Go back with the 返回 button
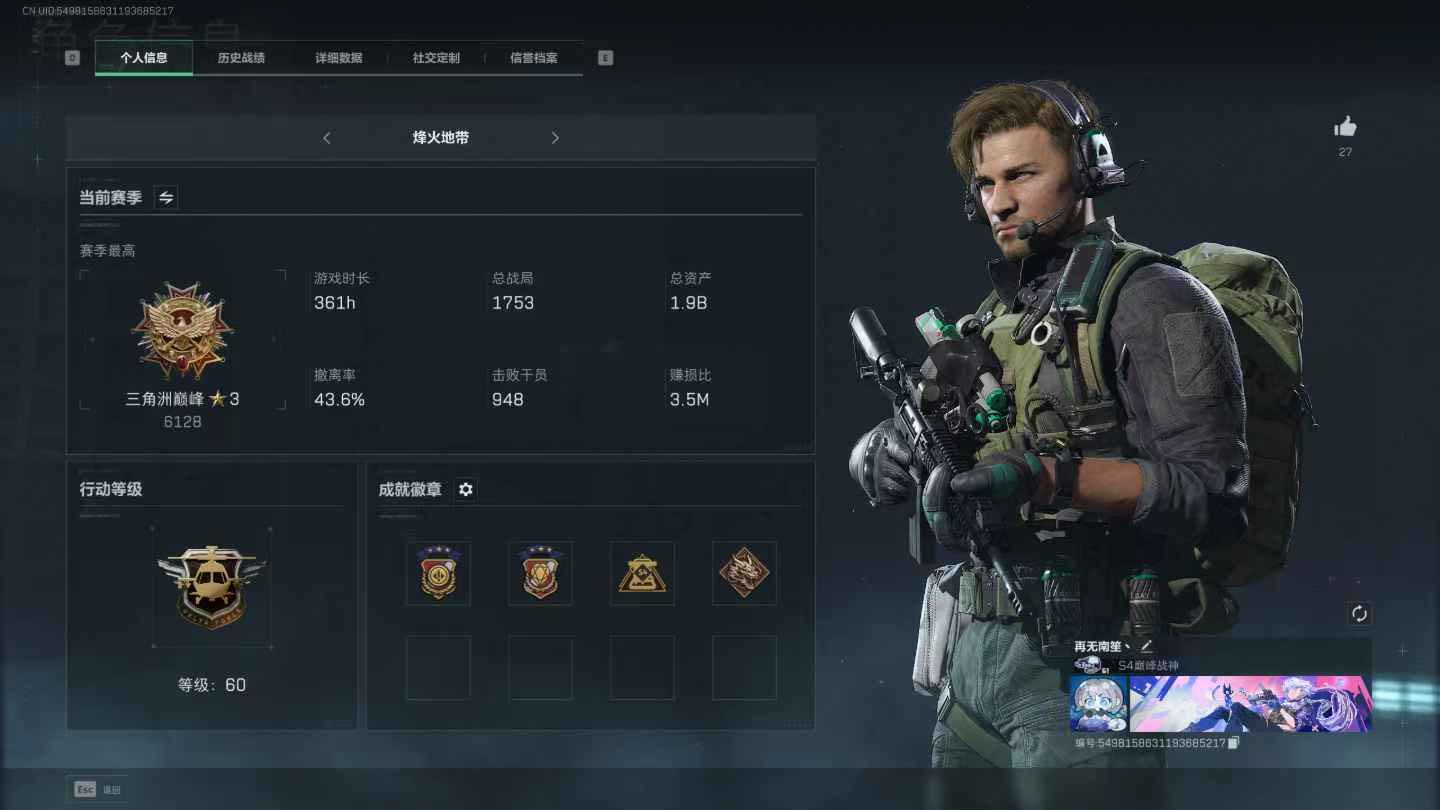The image size is (1440, 810). 97,790
